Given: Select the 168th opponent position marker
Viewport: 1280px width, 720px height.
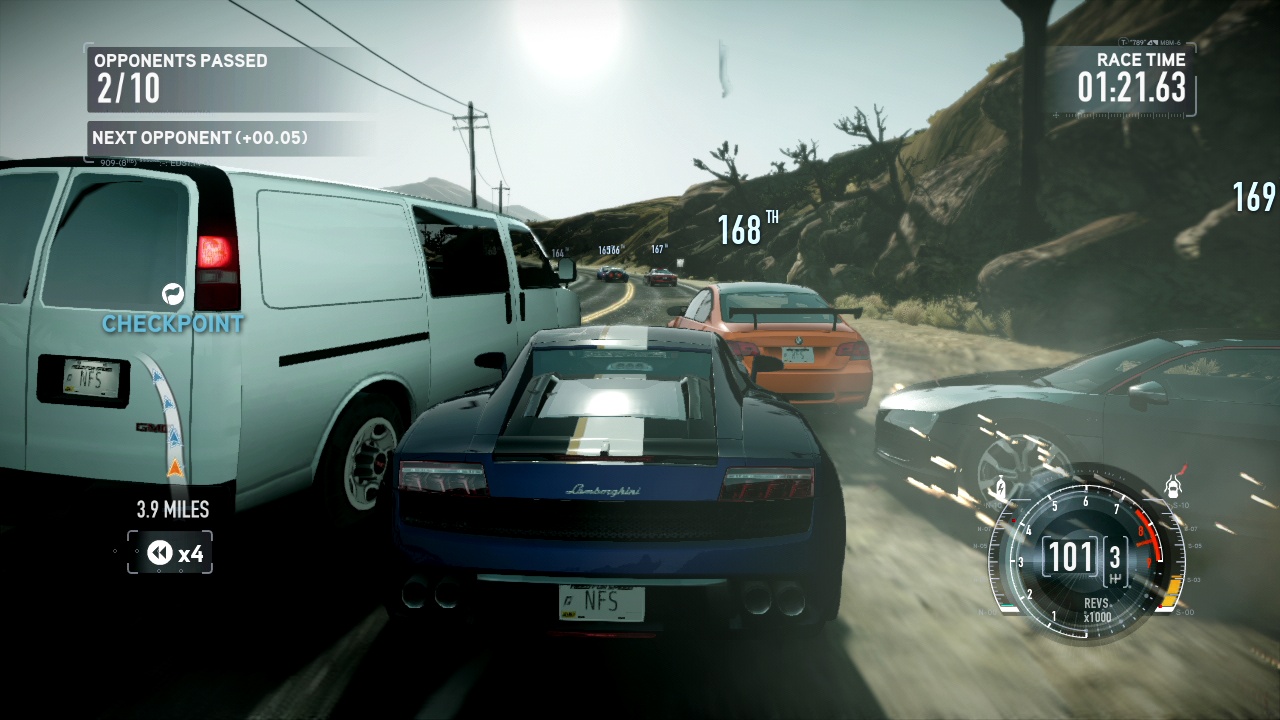Looking at the screenshot, I should coord(747,229).
